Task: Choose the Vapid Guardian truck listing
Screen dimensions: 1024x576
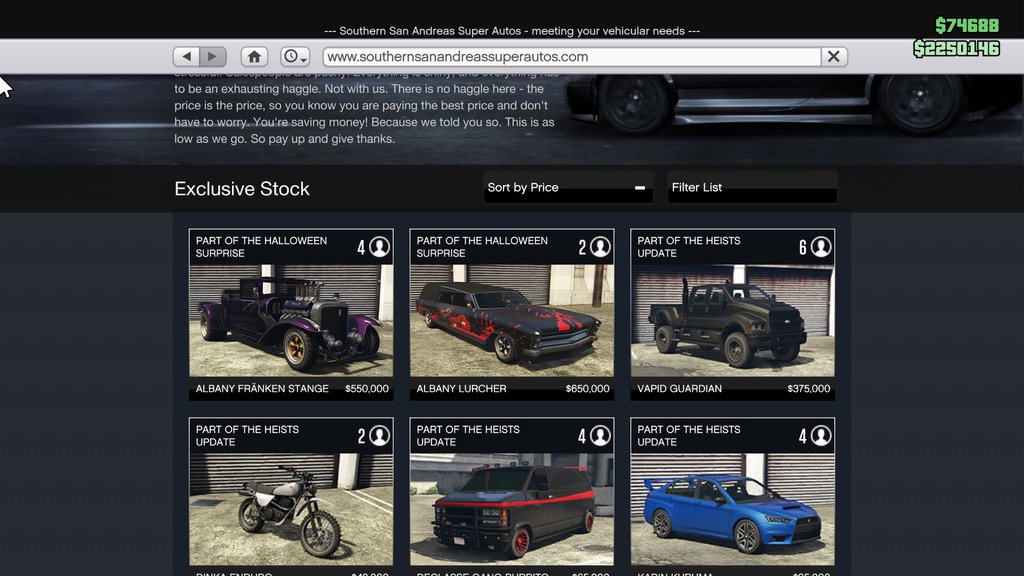Action: pos(732,315)
